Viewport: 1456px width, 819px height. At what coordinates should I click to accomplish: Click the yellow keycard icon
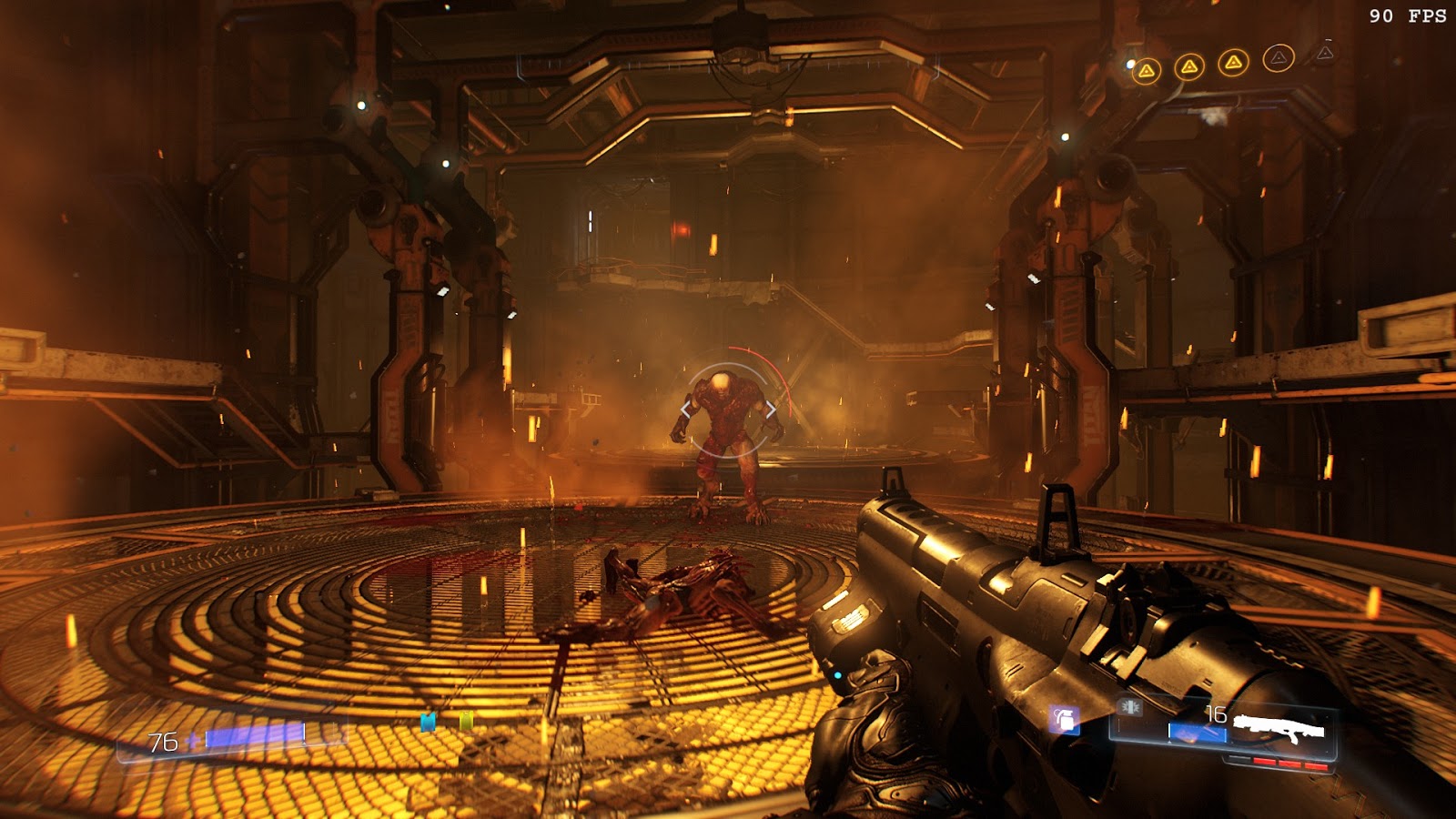click(466, 722)
